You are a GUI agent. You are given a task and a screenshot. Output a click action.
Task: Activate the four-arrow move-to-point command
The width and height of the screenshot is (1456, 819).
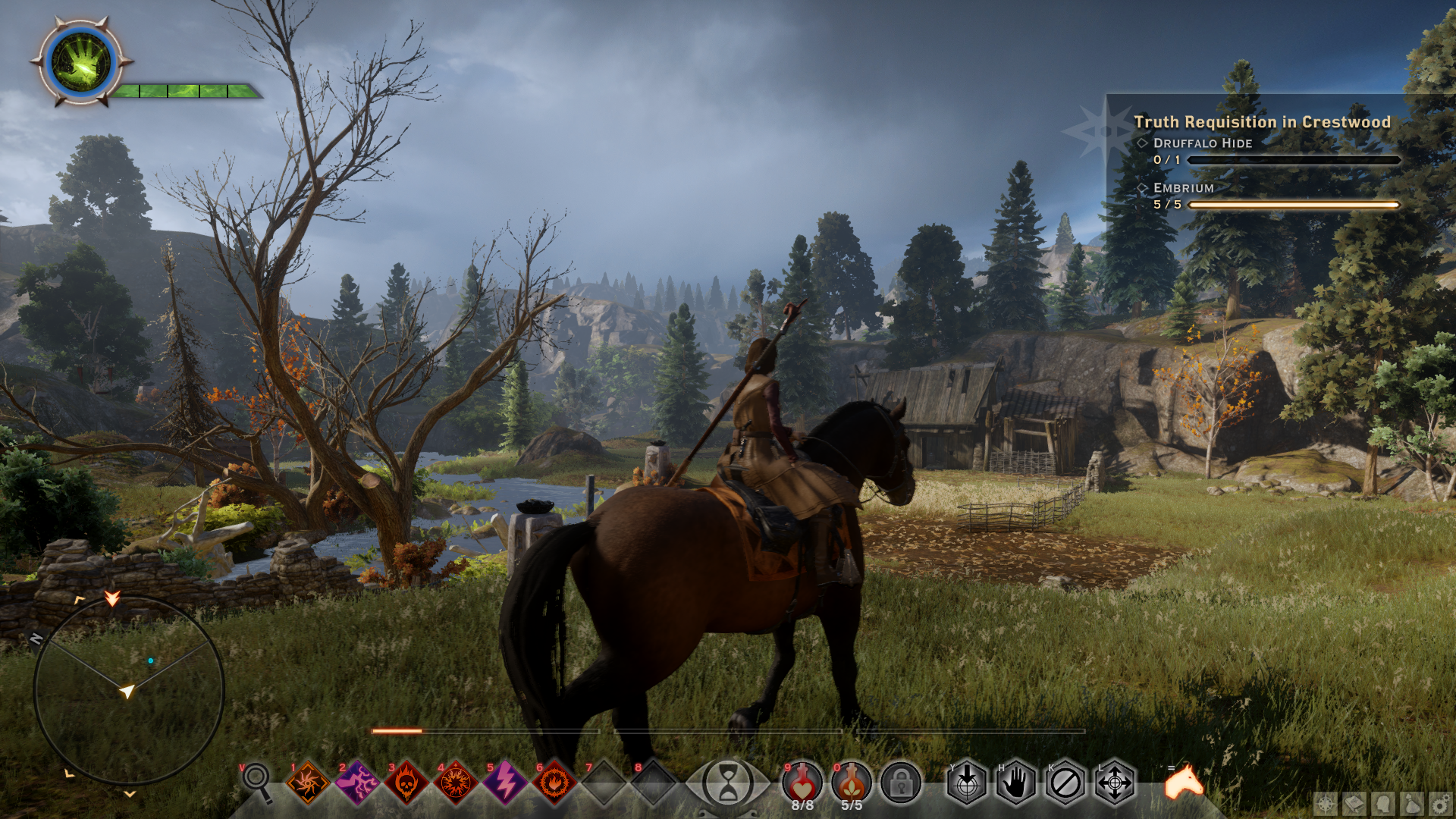click(x=1115, y=783)
